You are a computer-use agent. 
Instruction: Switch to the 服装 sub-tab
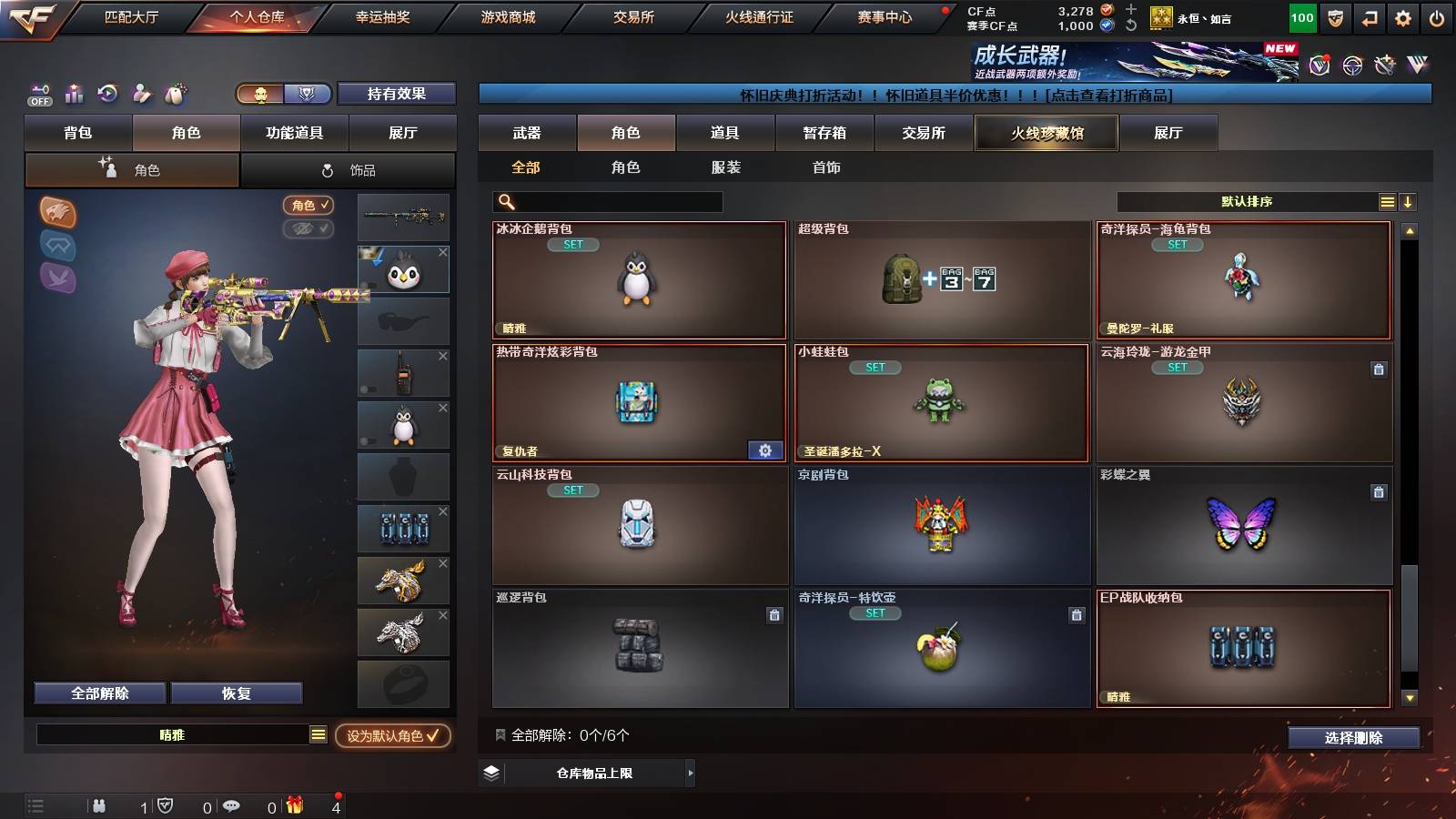click(x=726, y=167)
